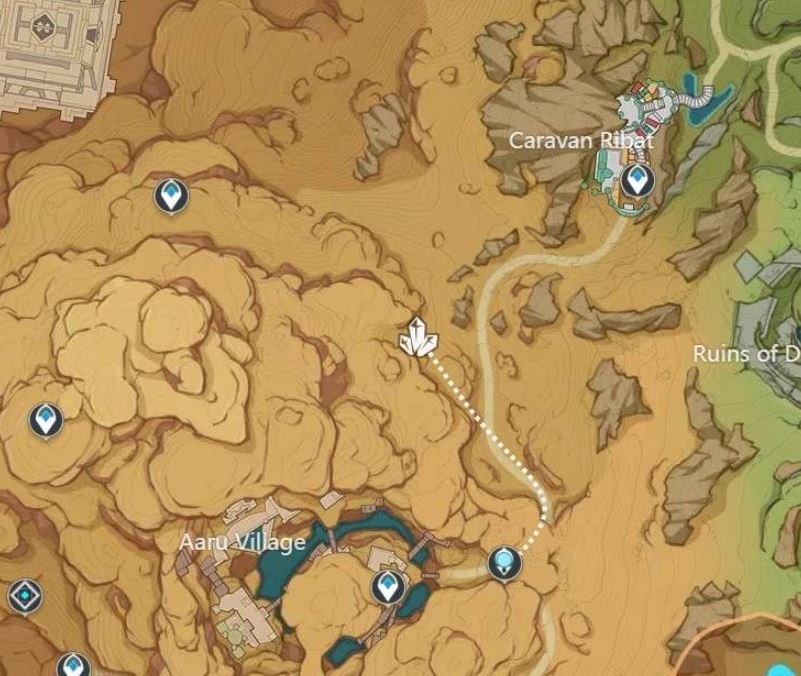This screenshot has height=676, width=801.
Task: Choose the teleport waypoint inside Aaru Village
Action: [386, 587]
